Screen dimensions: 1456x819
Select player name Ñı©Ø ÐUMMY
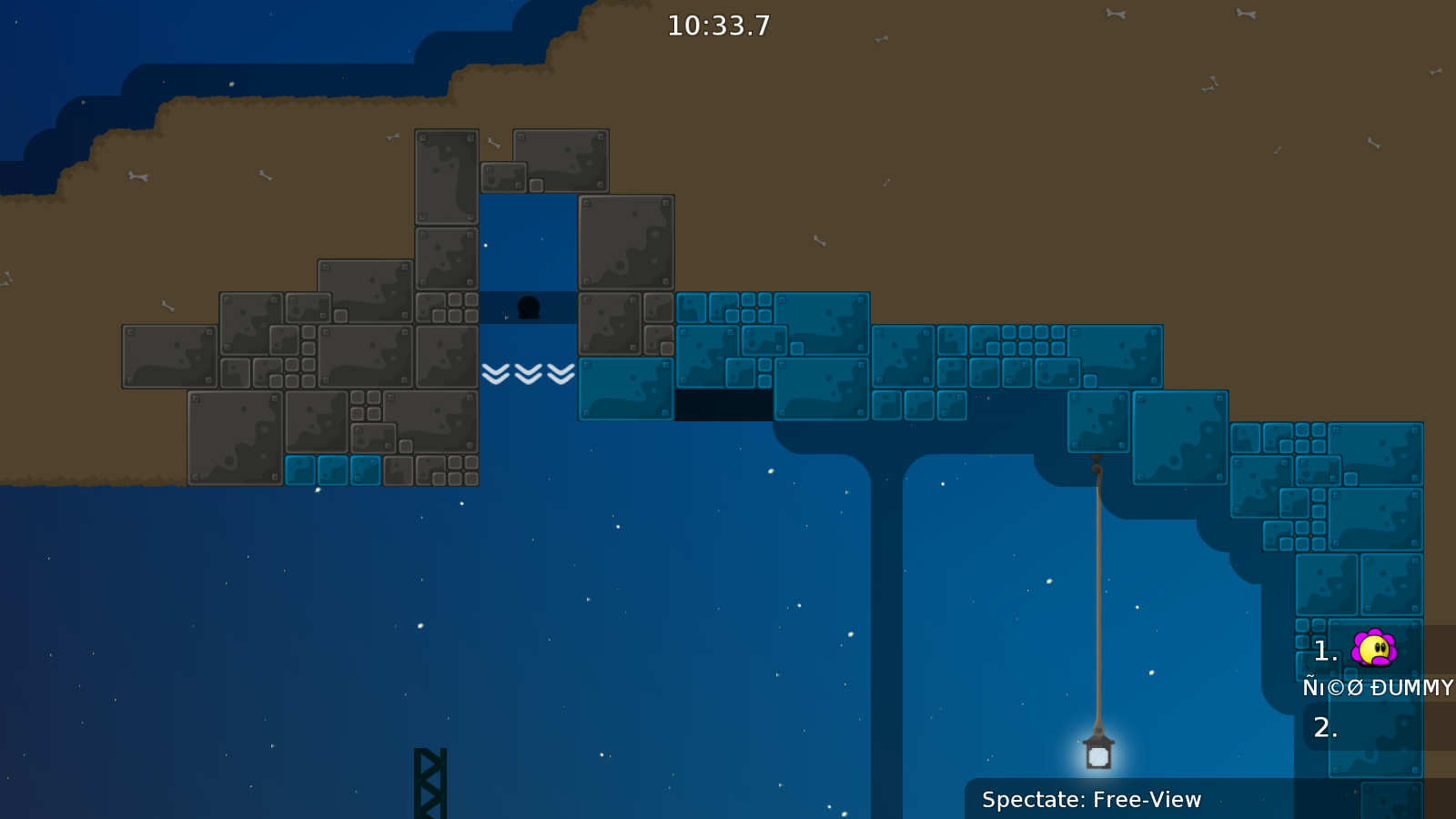(1377, 687)
